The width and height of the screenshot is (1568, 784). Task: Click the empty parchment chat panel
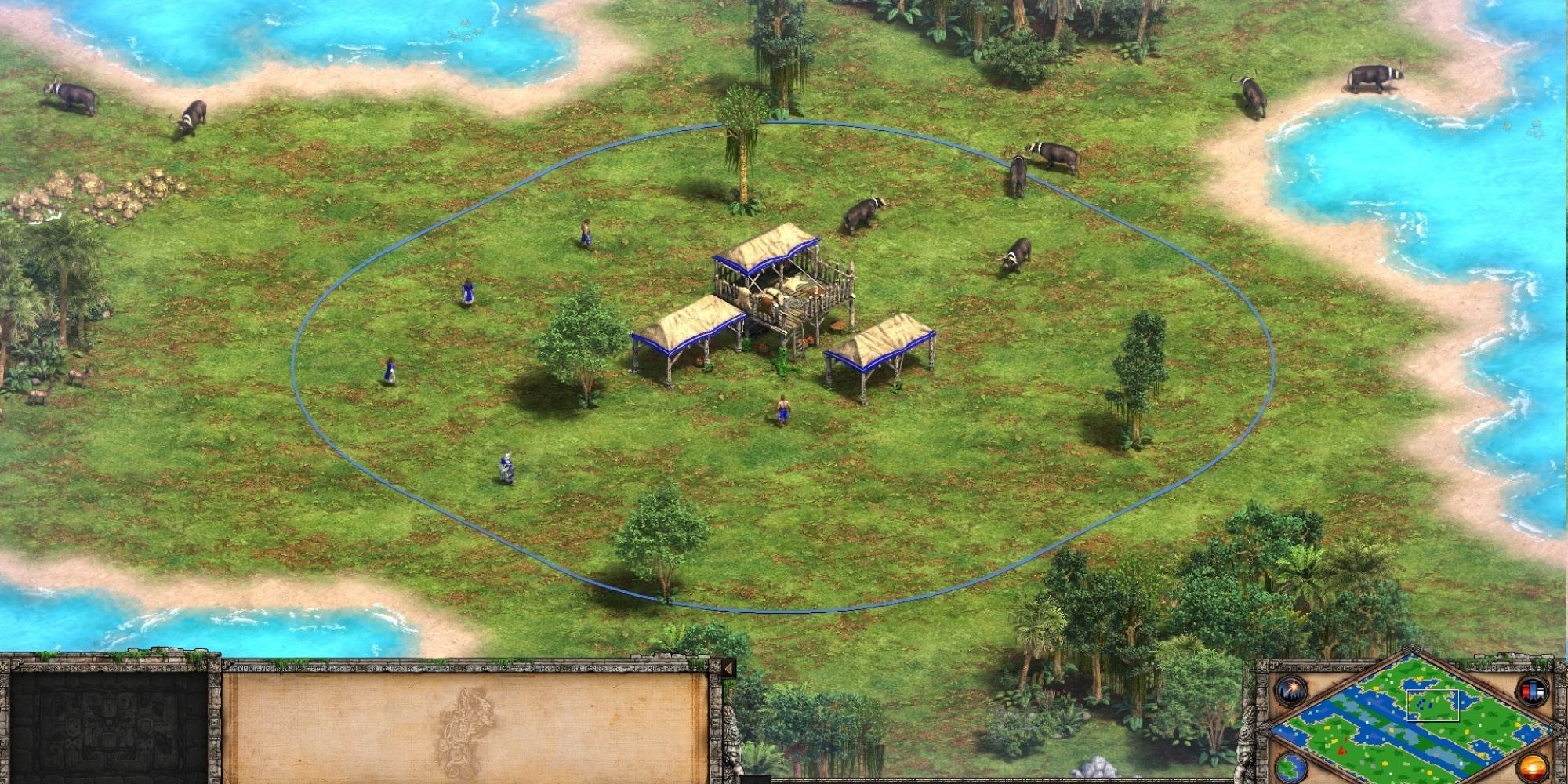470,729
